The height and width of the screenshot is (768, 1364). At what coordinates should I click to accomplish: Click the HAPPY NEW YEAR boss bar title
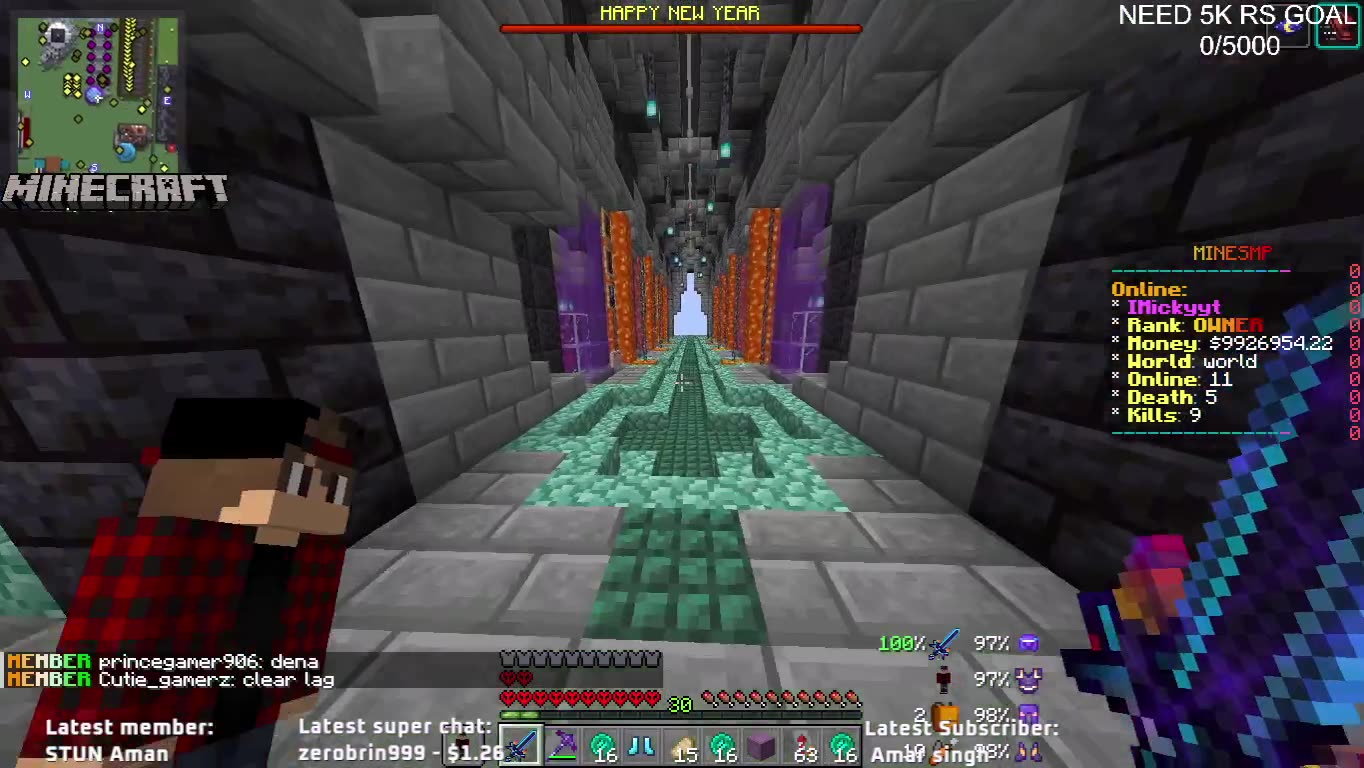tap(680, 14)
